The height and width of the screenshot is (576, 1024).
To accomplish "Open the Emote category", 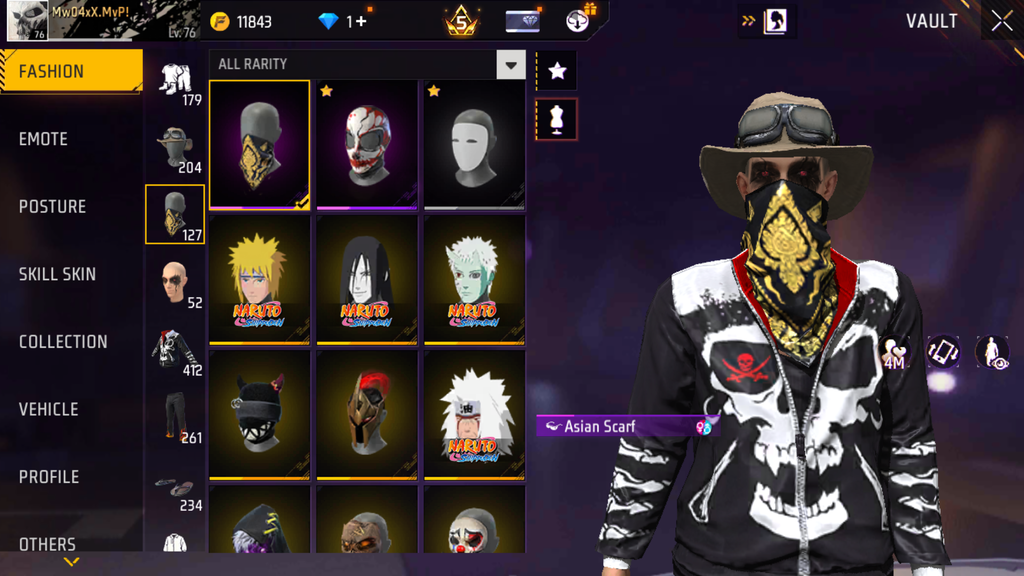I will tap(44, 139).
